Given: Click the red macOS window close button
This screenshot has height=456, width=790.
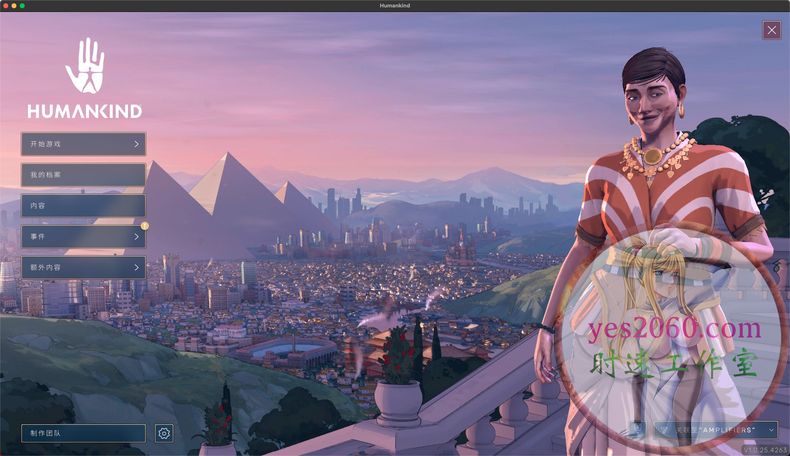Looking at the screenshot, I should pyautogui.click(x=7, y=6).
